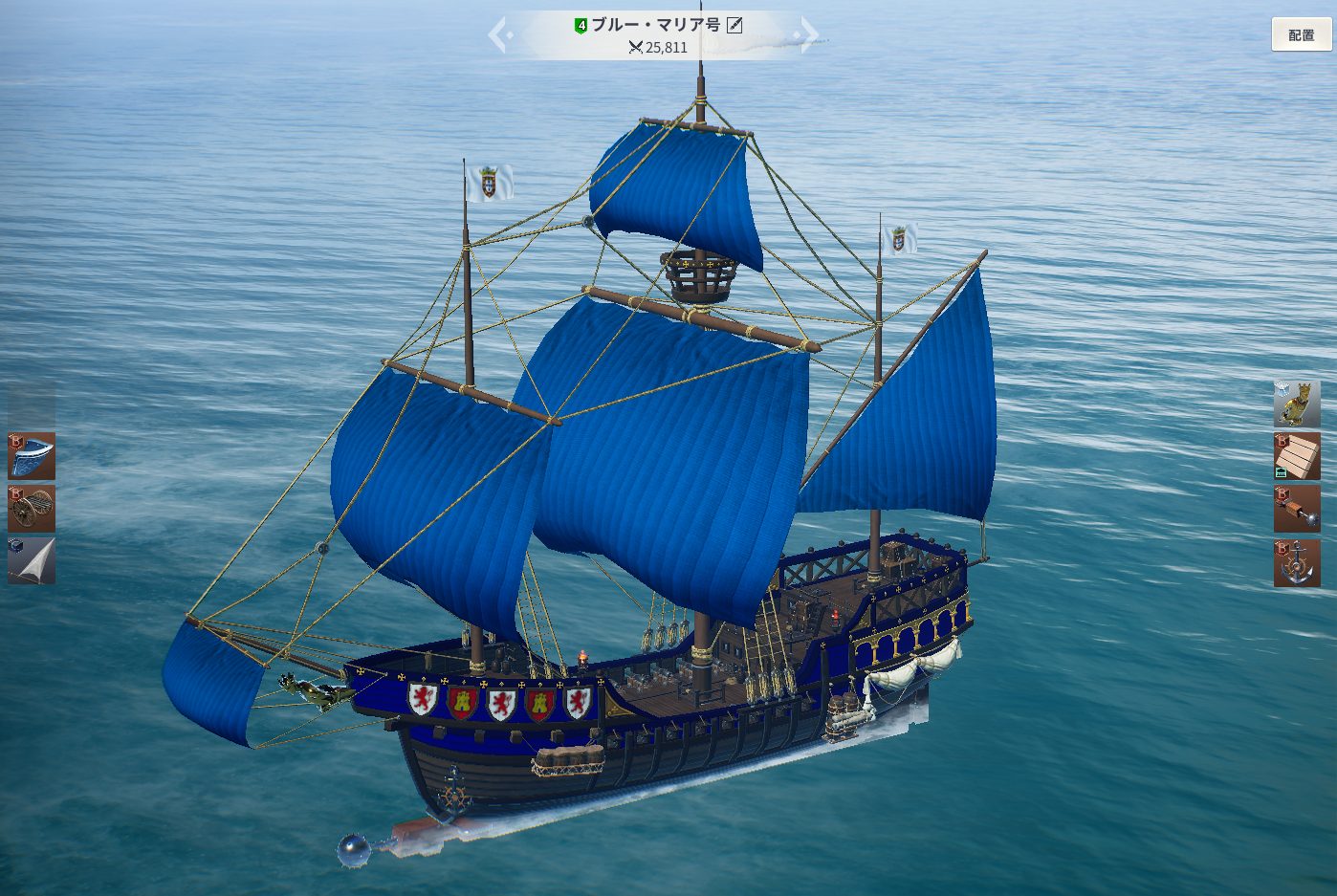Select the golden figurehead slot
The image size is (1337, 896).
click(1297, 404)
